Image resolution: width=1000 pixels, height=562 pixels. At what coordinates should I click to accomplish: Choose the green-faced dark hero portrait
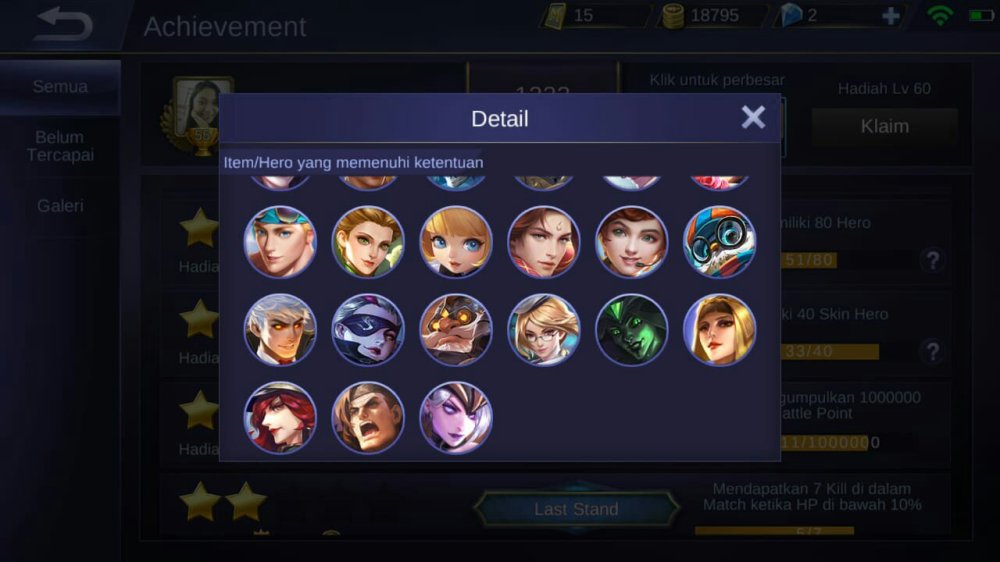point(631,330)
